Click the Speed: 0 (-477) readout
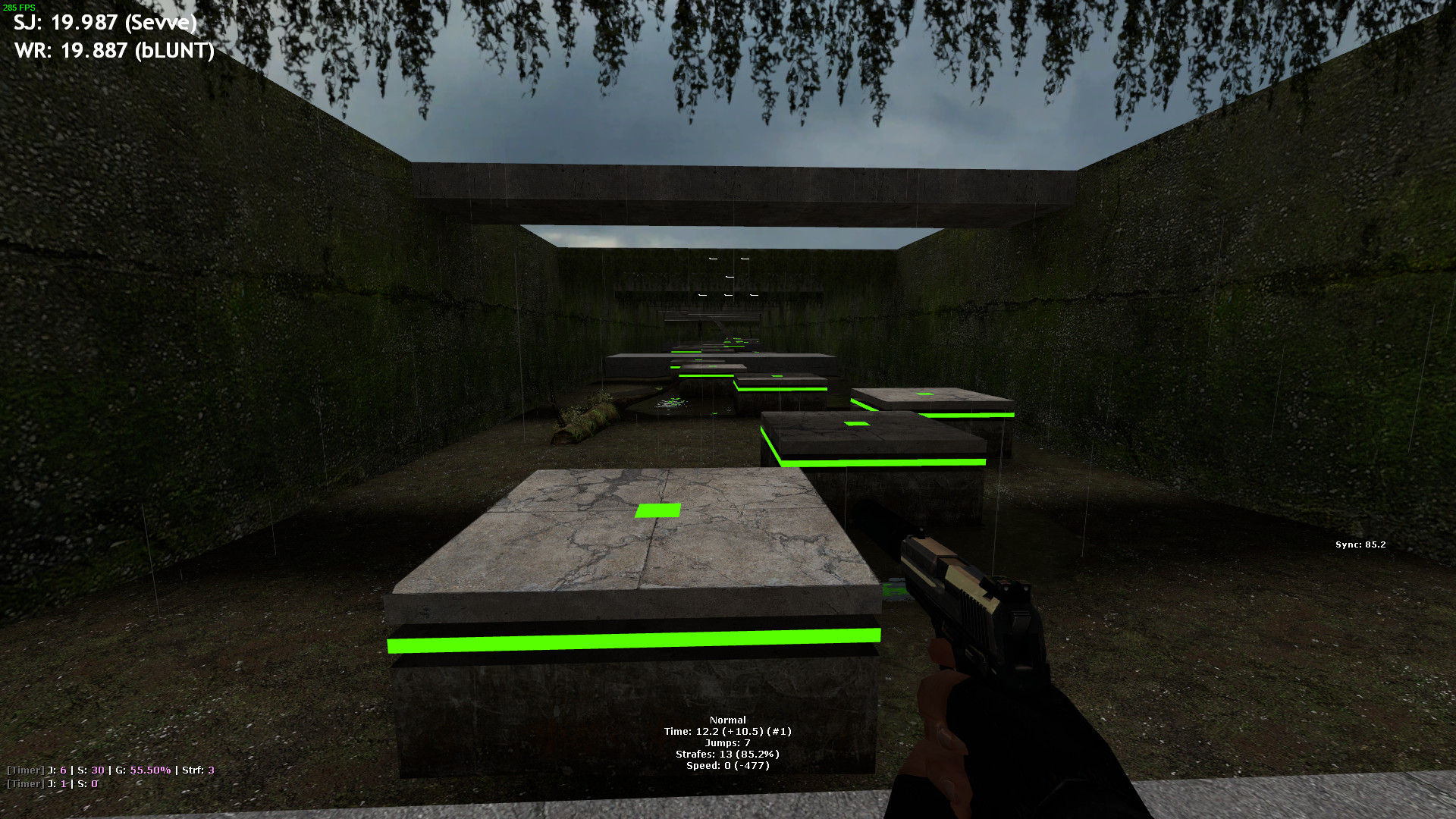 click(727, 766)
